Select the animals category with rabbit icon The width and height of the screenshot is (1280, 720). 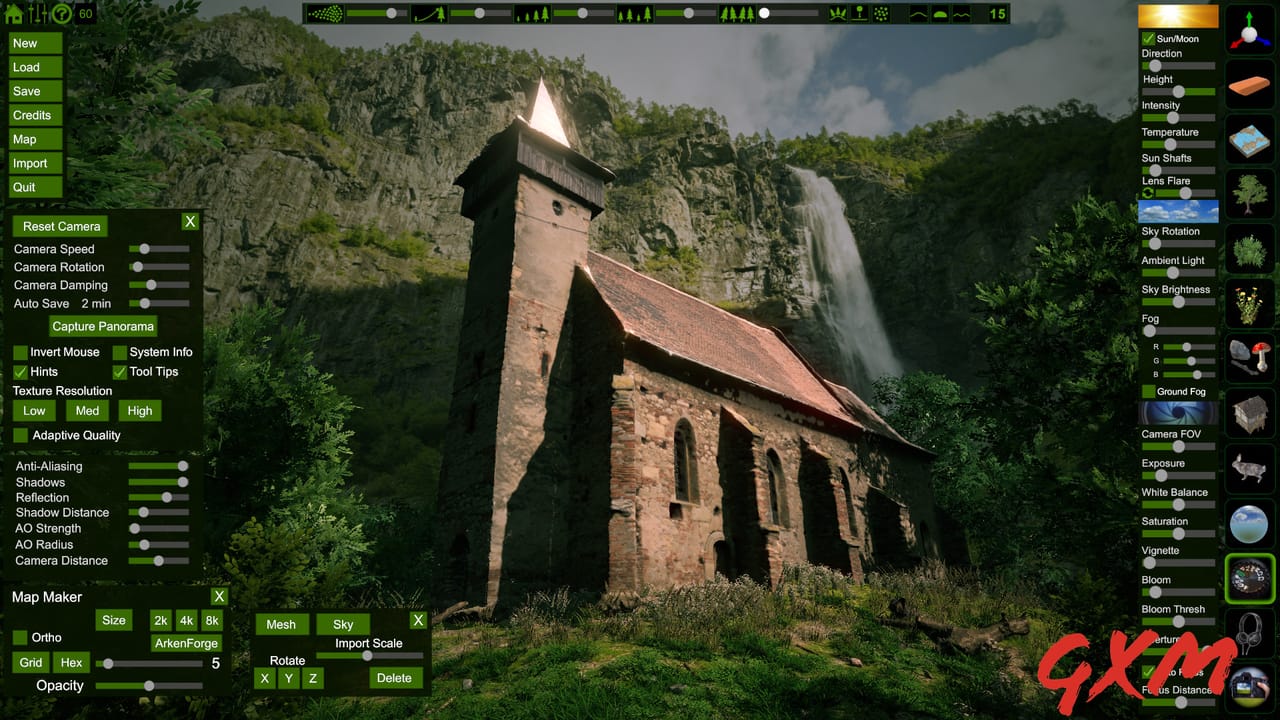(1250, 470)
